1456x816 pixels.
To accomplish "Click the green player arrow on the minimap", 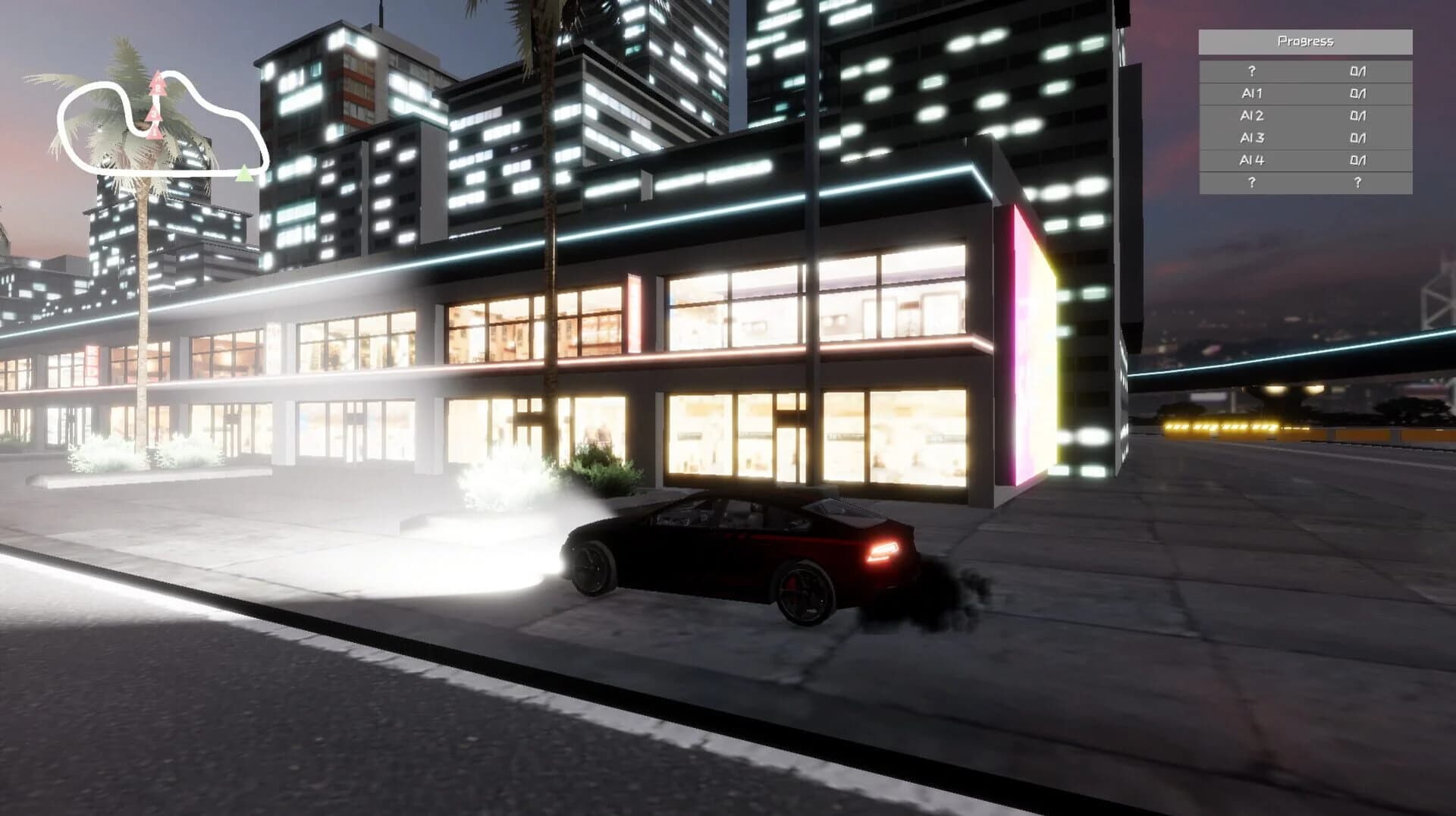I will click(245, 173).
